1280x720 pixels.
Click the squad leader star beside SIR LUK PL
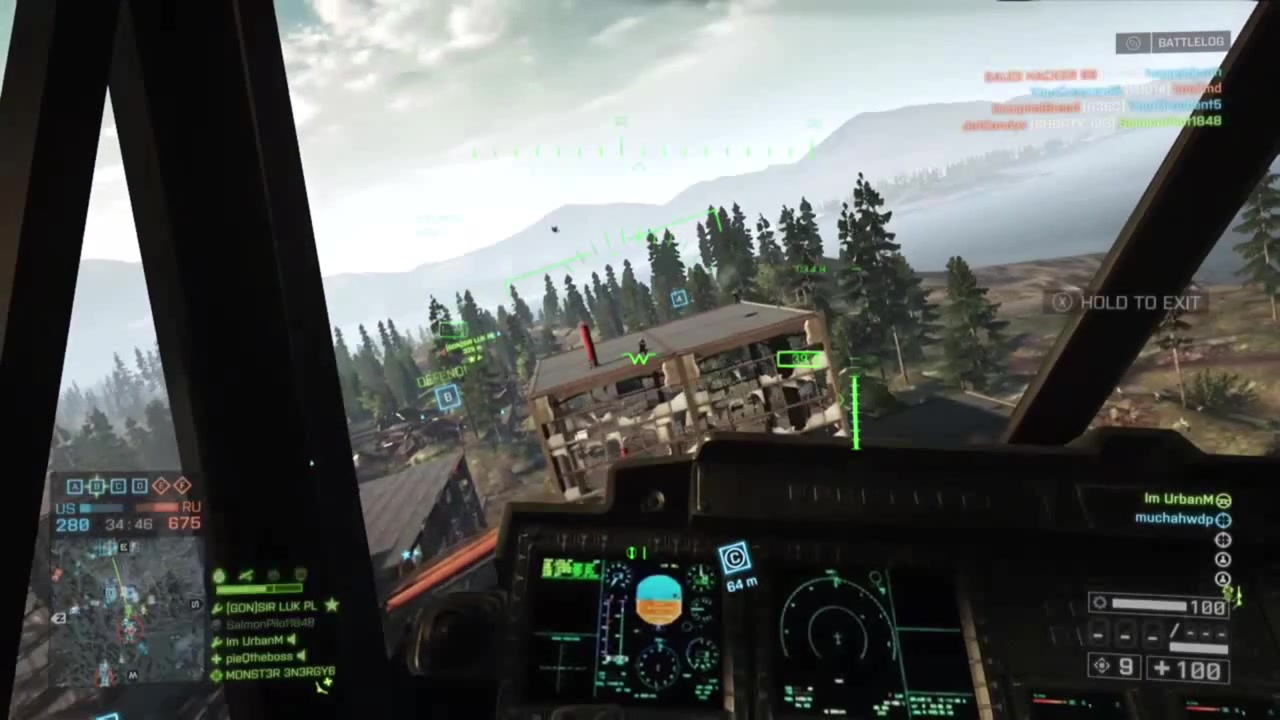[x=332, y=607]
